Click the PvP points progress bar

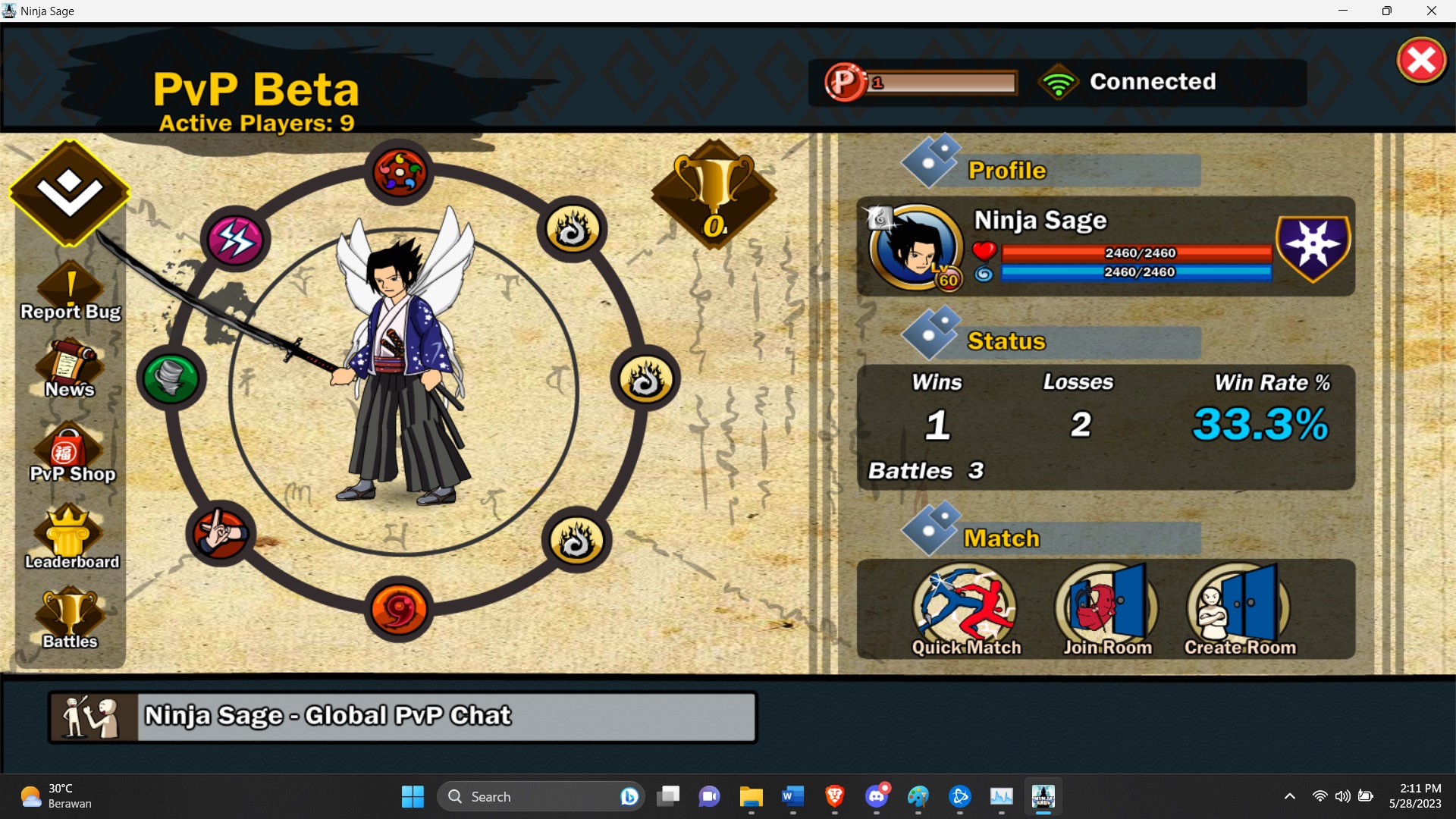pyautogui.click(x=943, y=82)
